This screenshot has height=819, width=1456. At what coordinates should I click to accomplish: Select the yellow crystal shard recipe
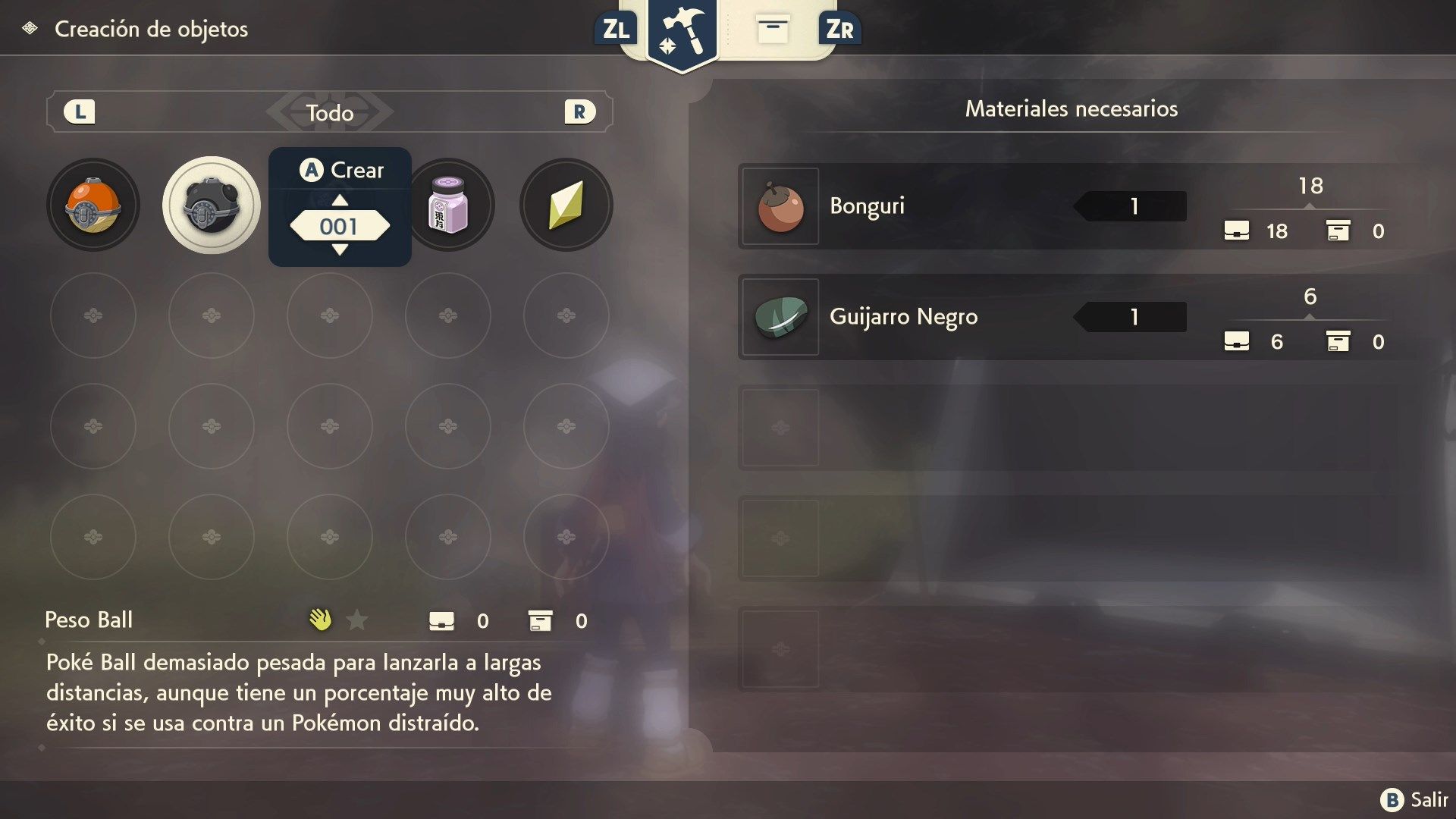click(x=566, y=205)
